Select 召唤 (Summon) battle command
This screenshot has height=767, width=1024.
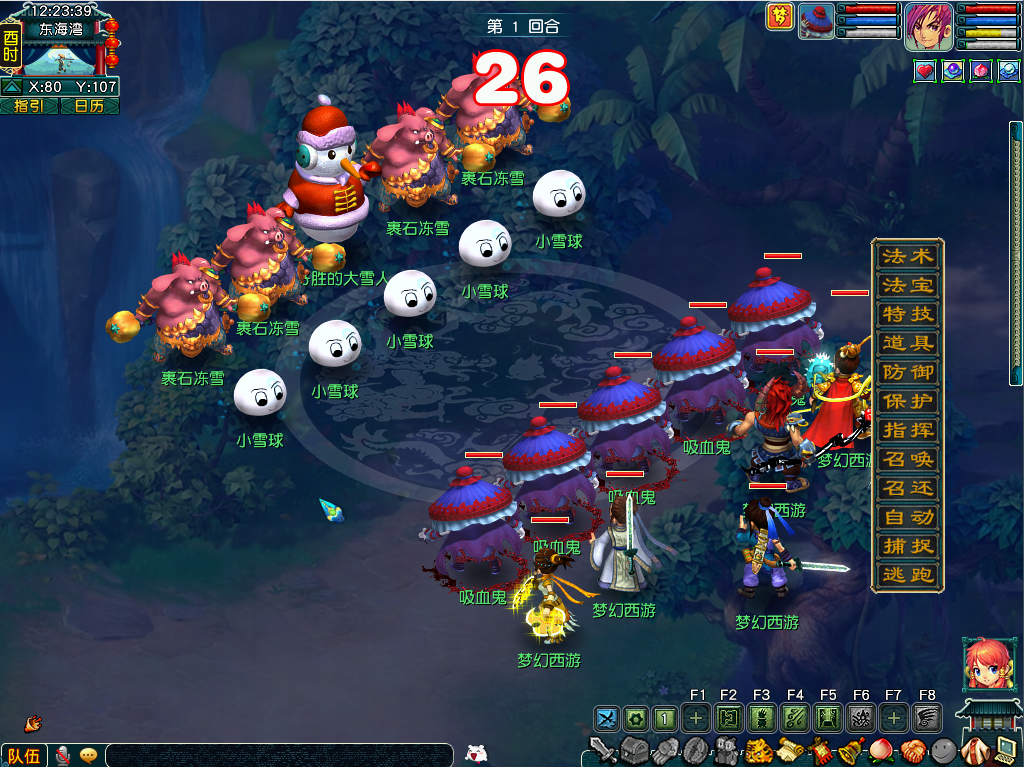pyautogui.click(x=907, y=459)
